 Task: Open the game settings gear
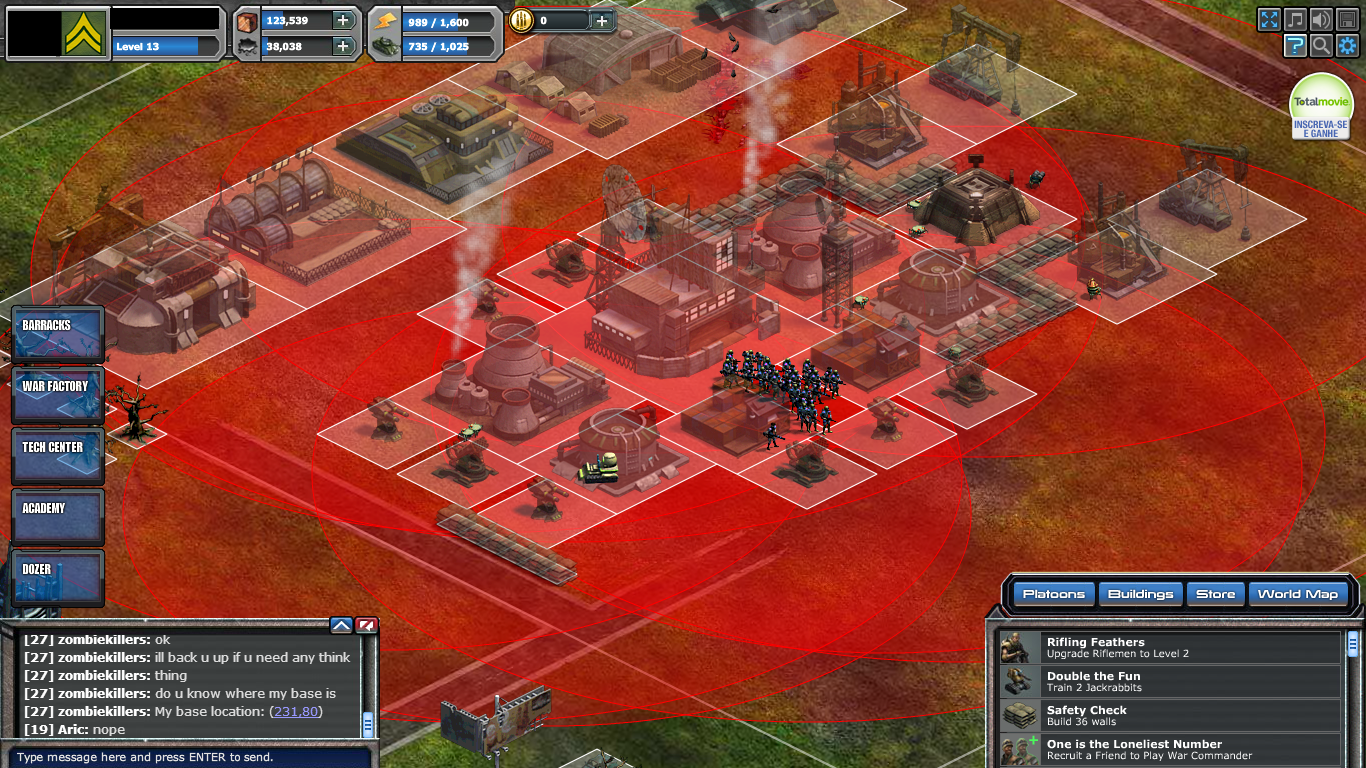click(1348, 45)
